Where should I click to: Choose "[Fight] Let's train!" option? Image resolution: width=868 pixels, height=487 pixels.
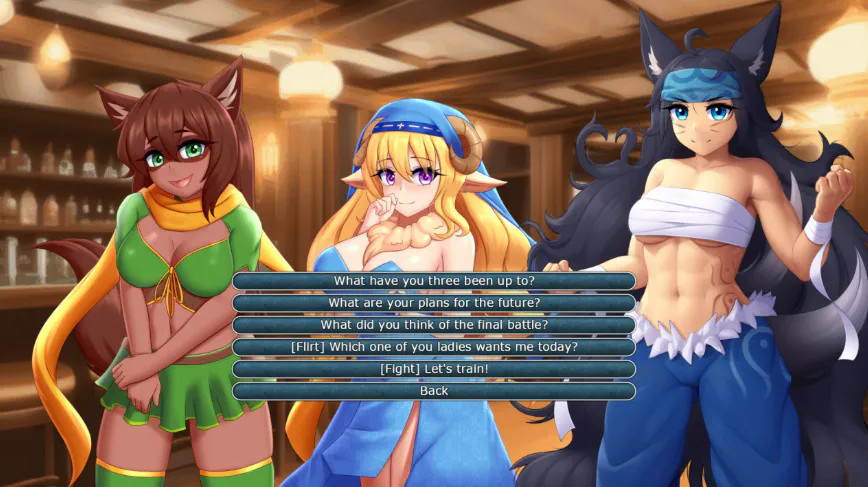click(434, 369)
